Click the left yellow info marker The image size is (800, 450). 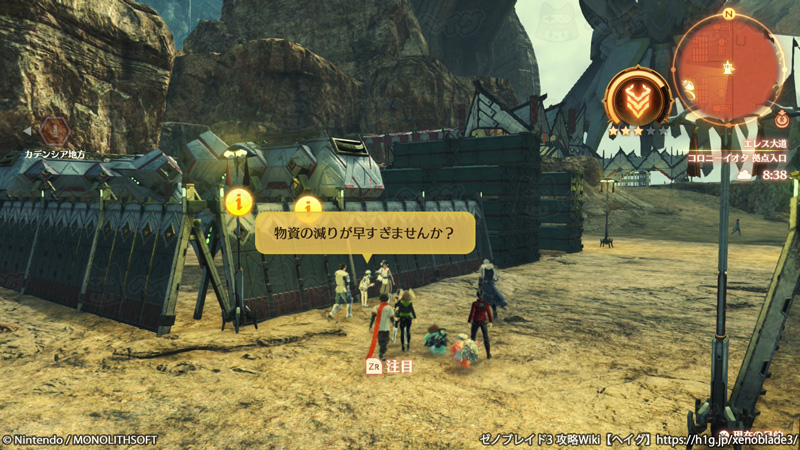238,201
